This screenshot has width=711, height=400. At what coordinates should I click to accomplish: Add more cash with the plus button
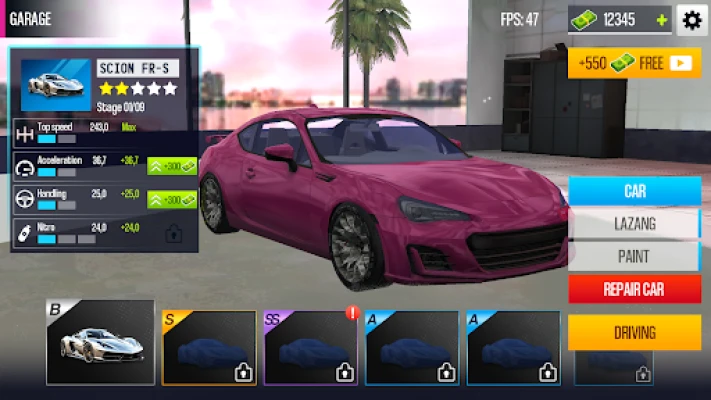click(661, 20)
